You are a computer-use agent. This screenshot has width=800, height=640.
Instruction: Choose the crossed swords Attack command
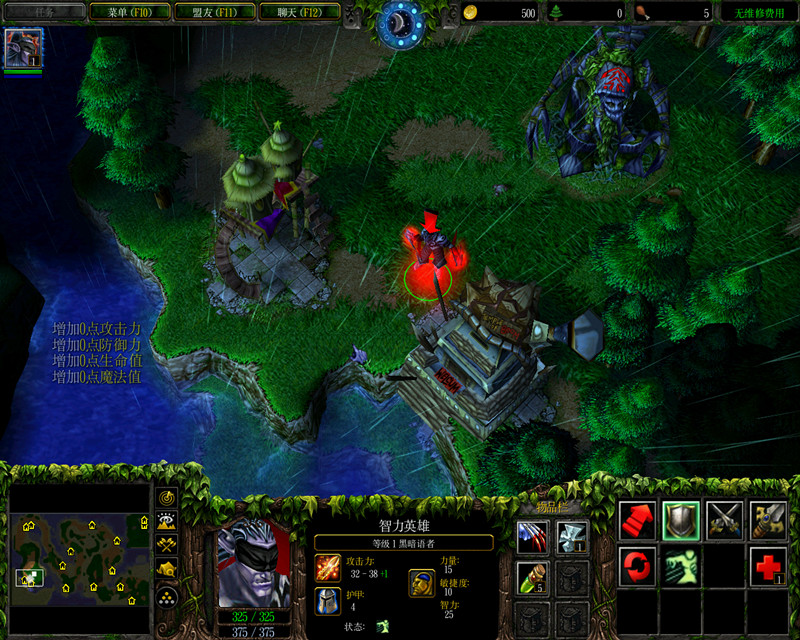coord(725,520)
